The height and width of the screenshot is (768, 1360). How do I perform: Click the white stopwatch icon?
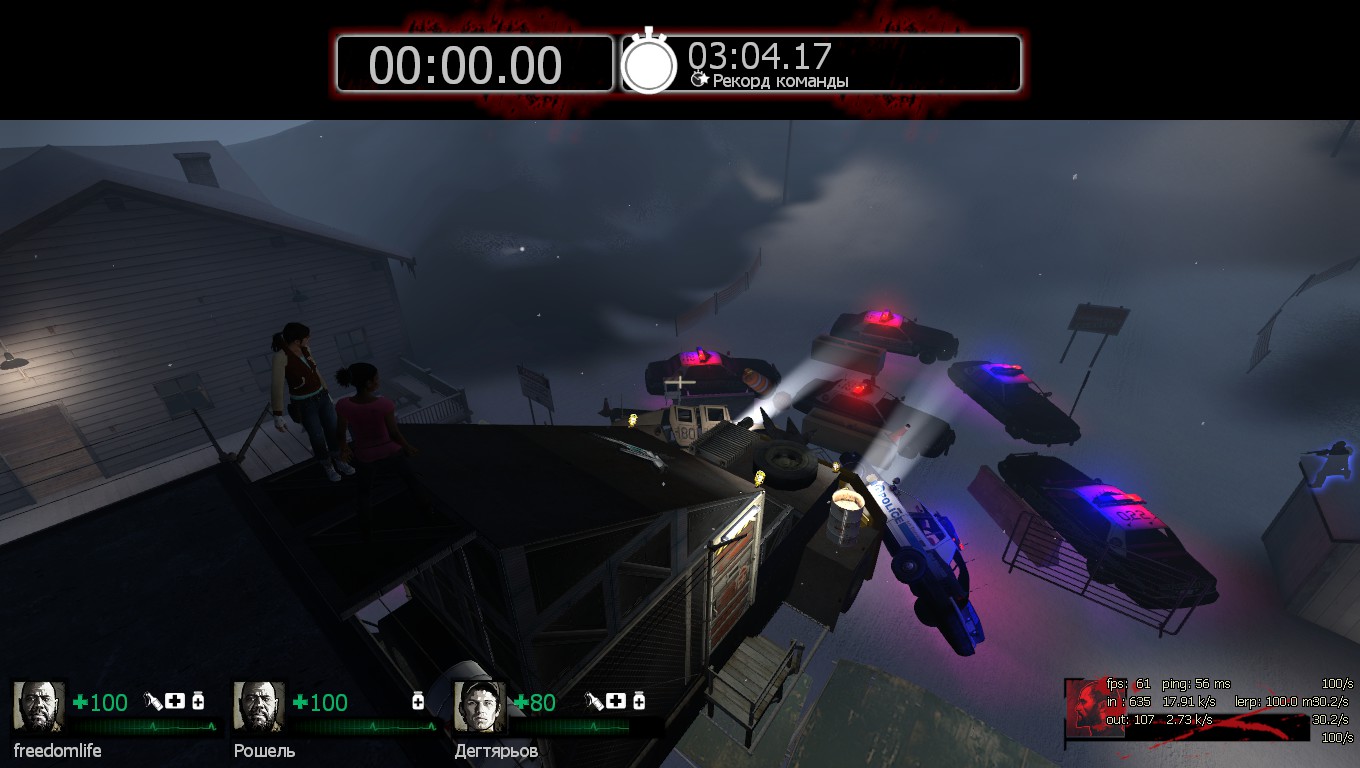(x=650, y=62)
